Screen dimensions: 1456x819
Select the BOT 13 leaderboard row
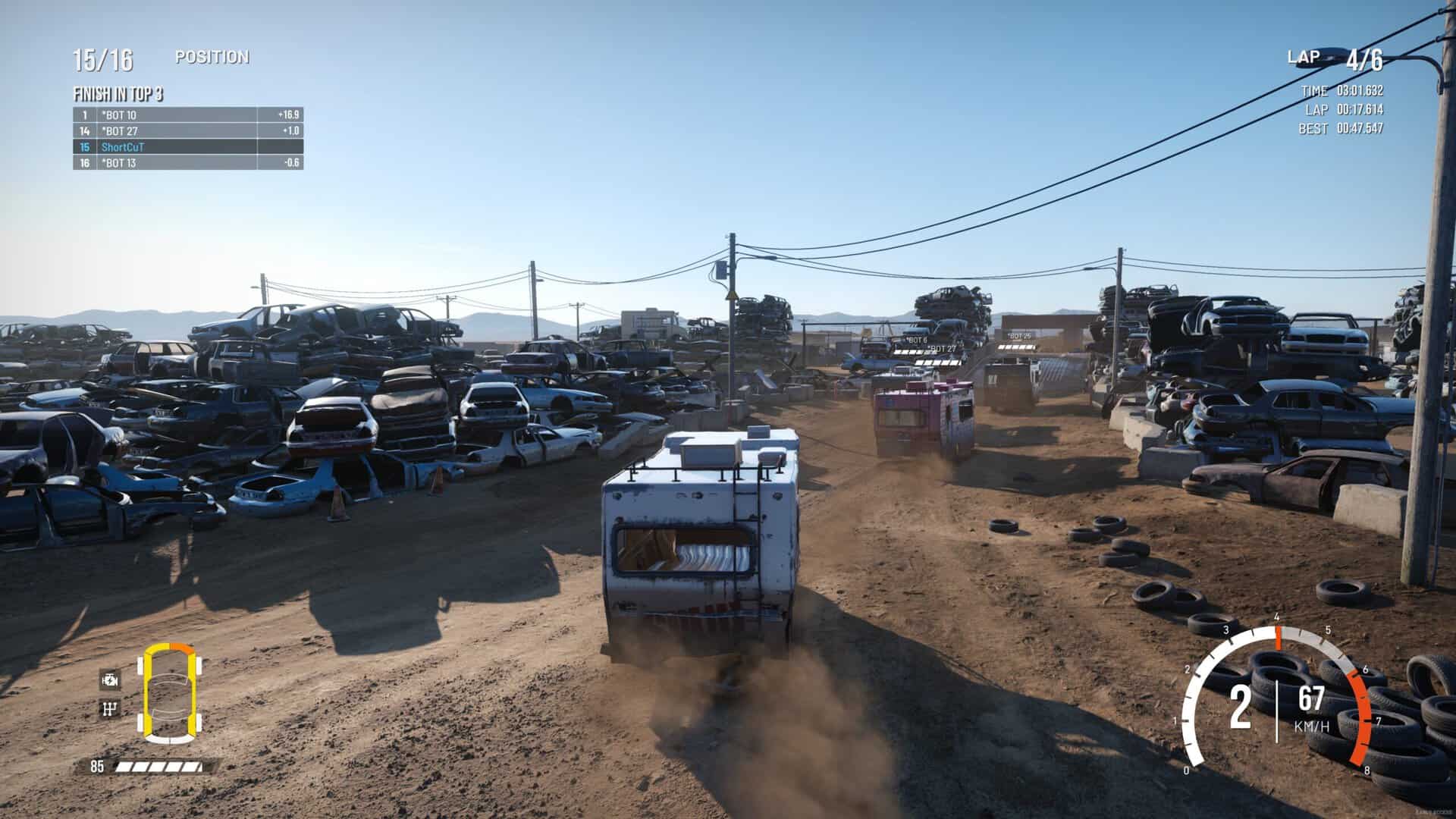188,163
